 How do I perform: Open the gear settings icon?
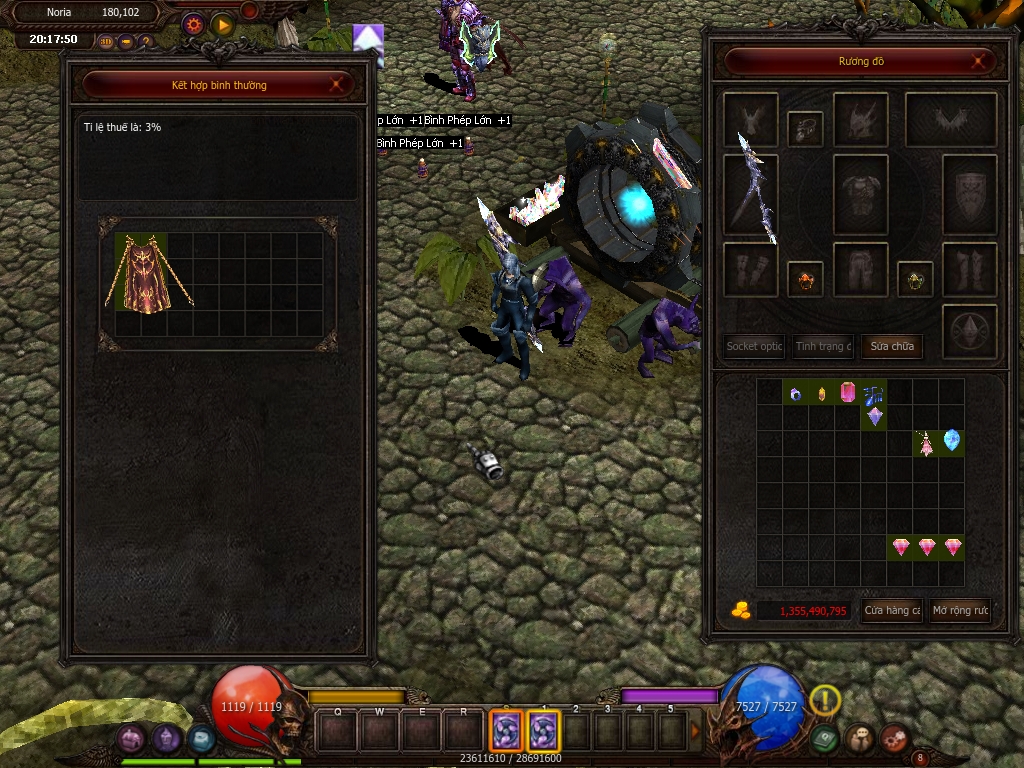click(193, 24)
